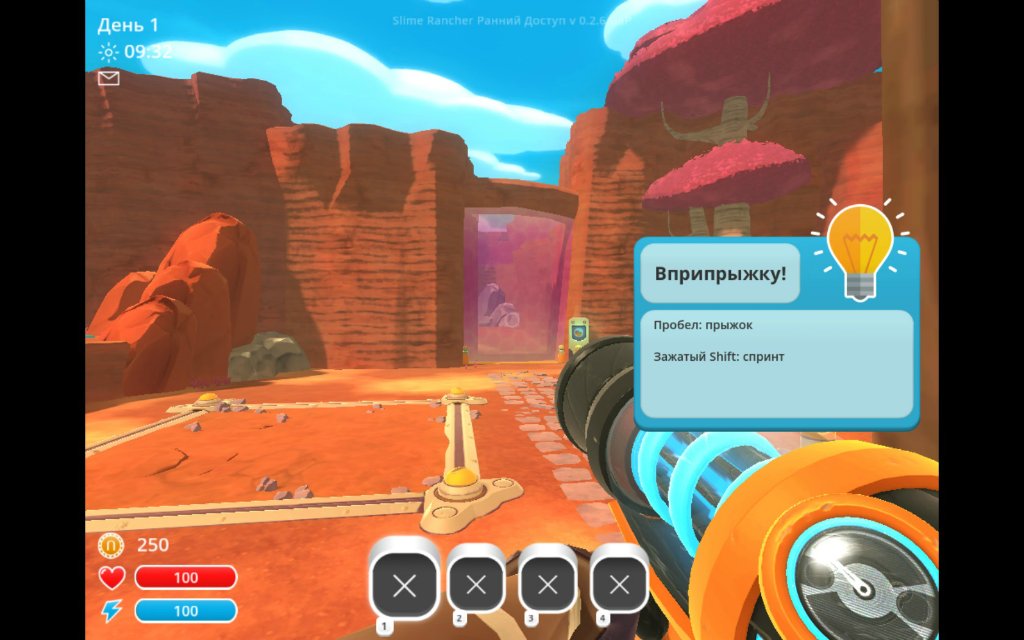The height and width of the screenshot is (640, 1024).
Task: Click the "Вприпрыжку!" tutorial popup title
Action: pos(720,273)
